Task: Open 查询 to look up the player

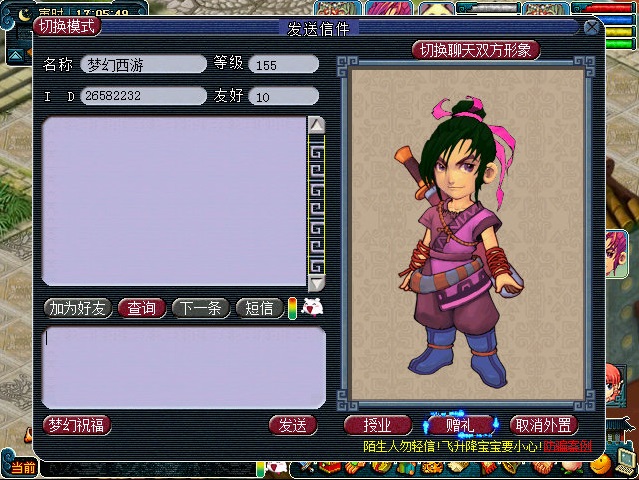Action: (142, 308)
